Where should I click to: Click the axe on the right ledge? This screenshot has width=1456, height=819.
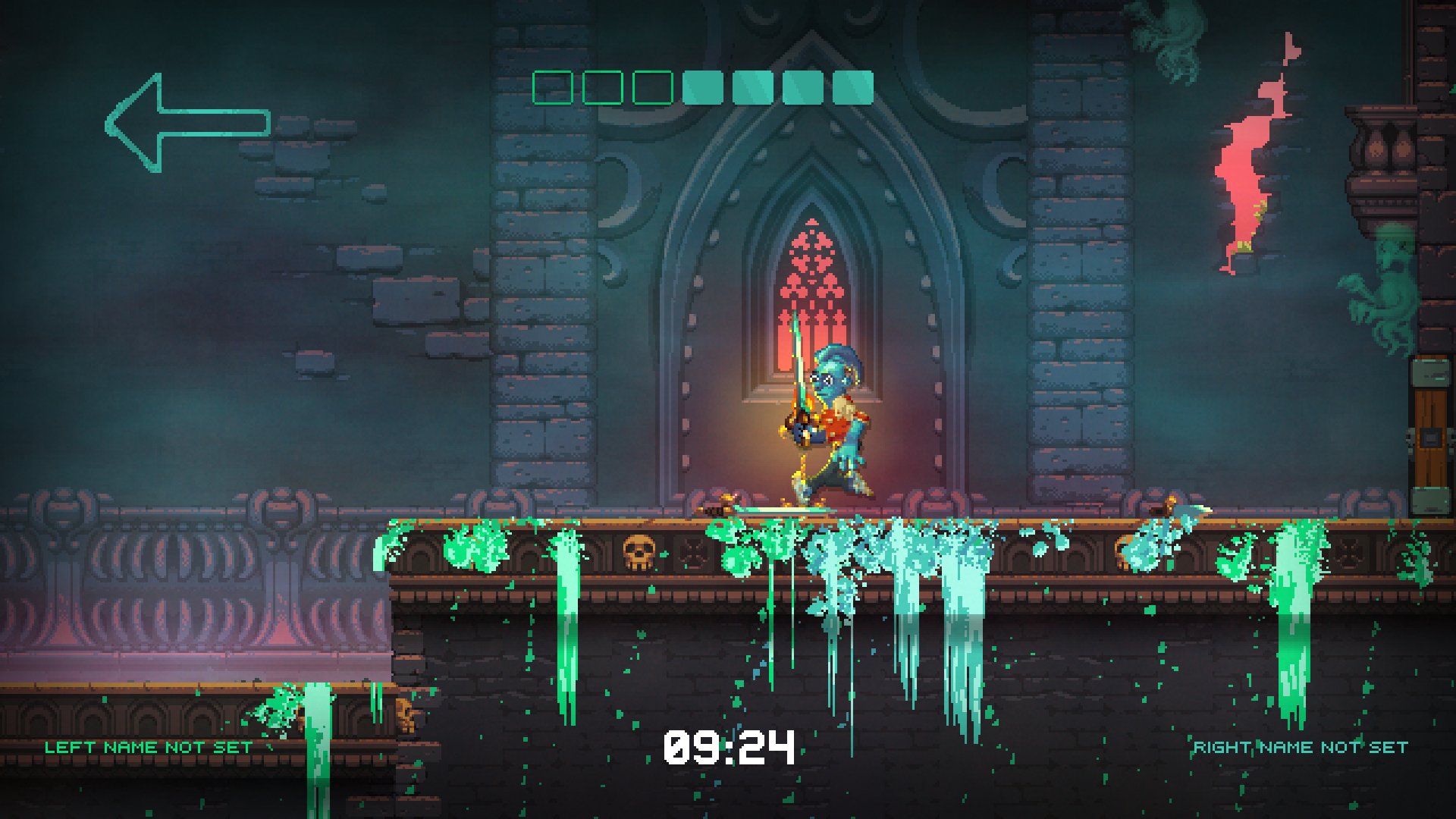(1166, 510)
